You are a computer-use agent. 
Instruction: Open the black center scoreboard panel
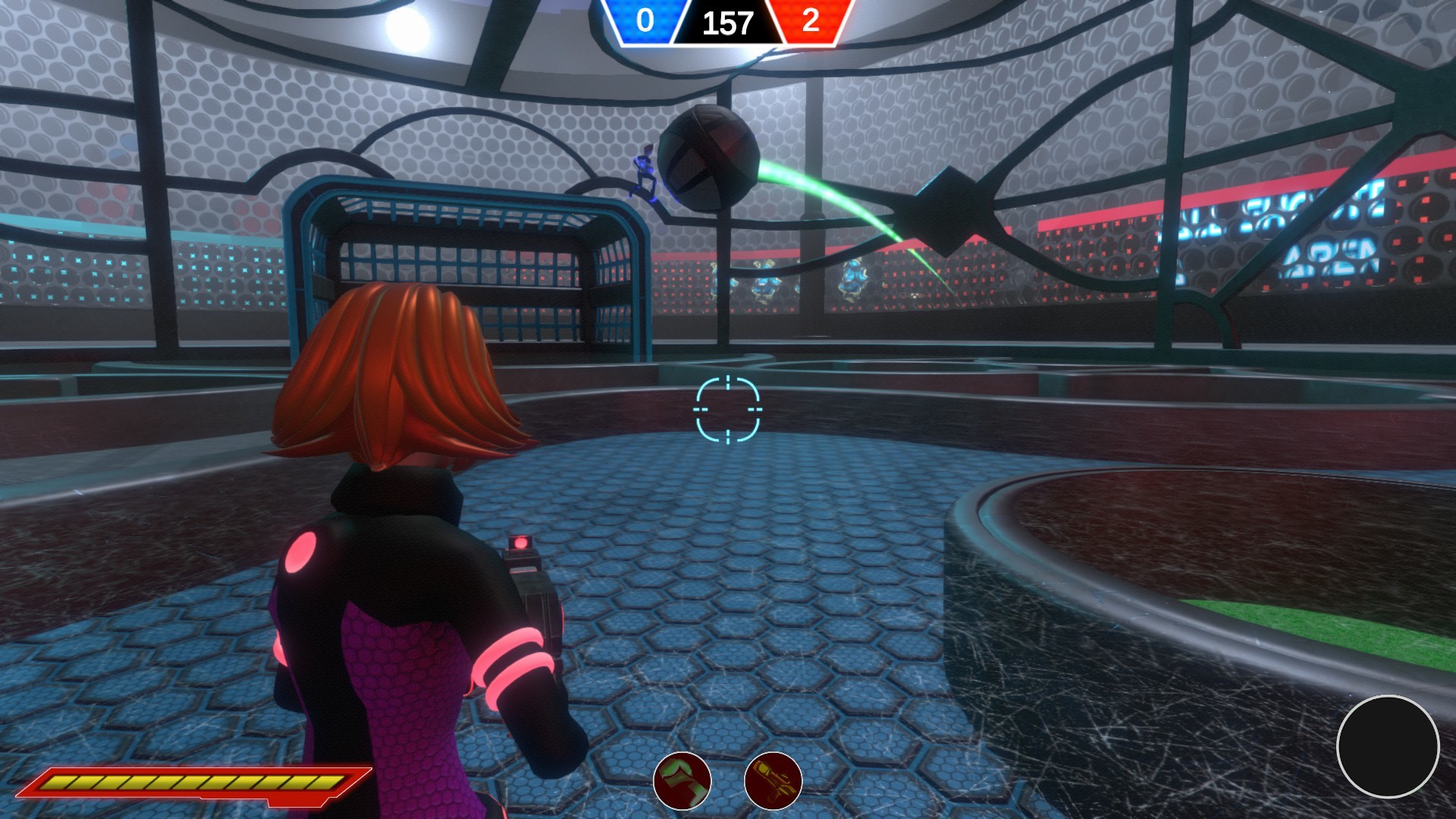click(729, 23)
